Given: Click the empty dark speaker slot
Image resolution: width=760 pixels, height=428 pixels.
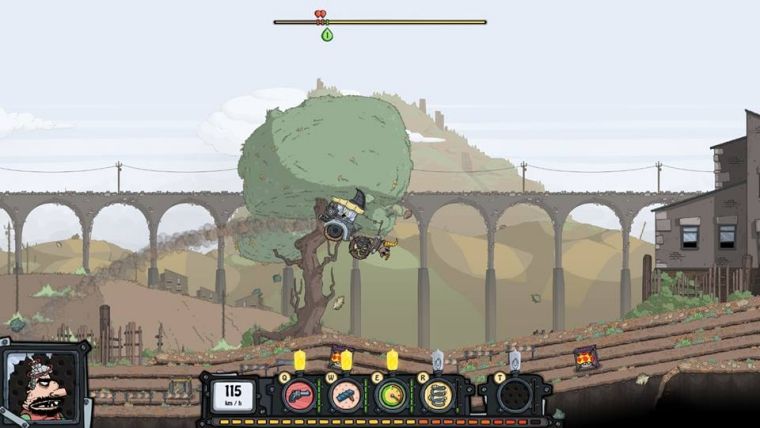Looking at the screenshot, I should (x=514, y=395).
